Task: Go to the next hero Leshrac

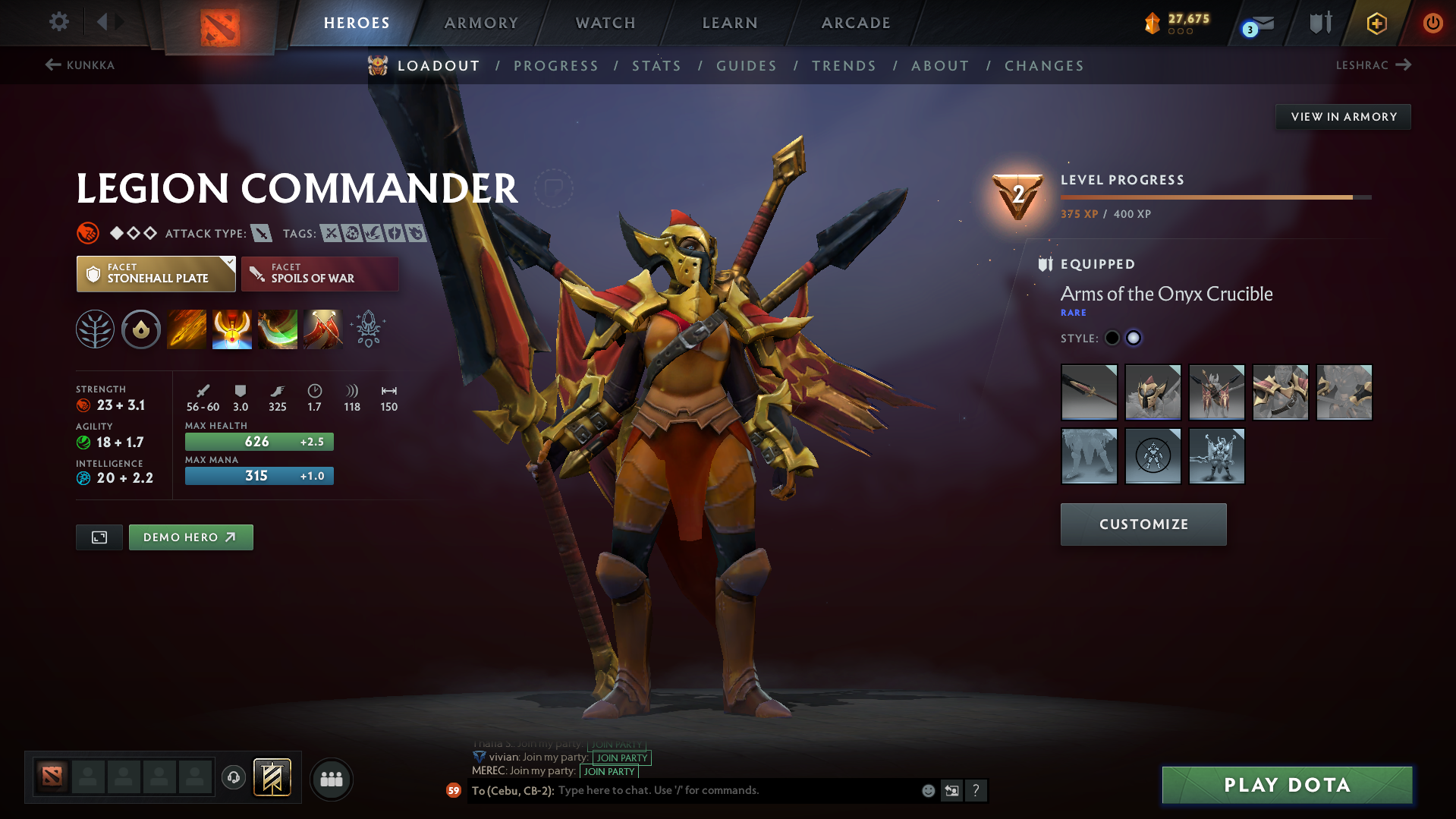Action: pyautogui.click(x=1375, y=65)
